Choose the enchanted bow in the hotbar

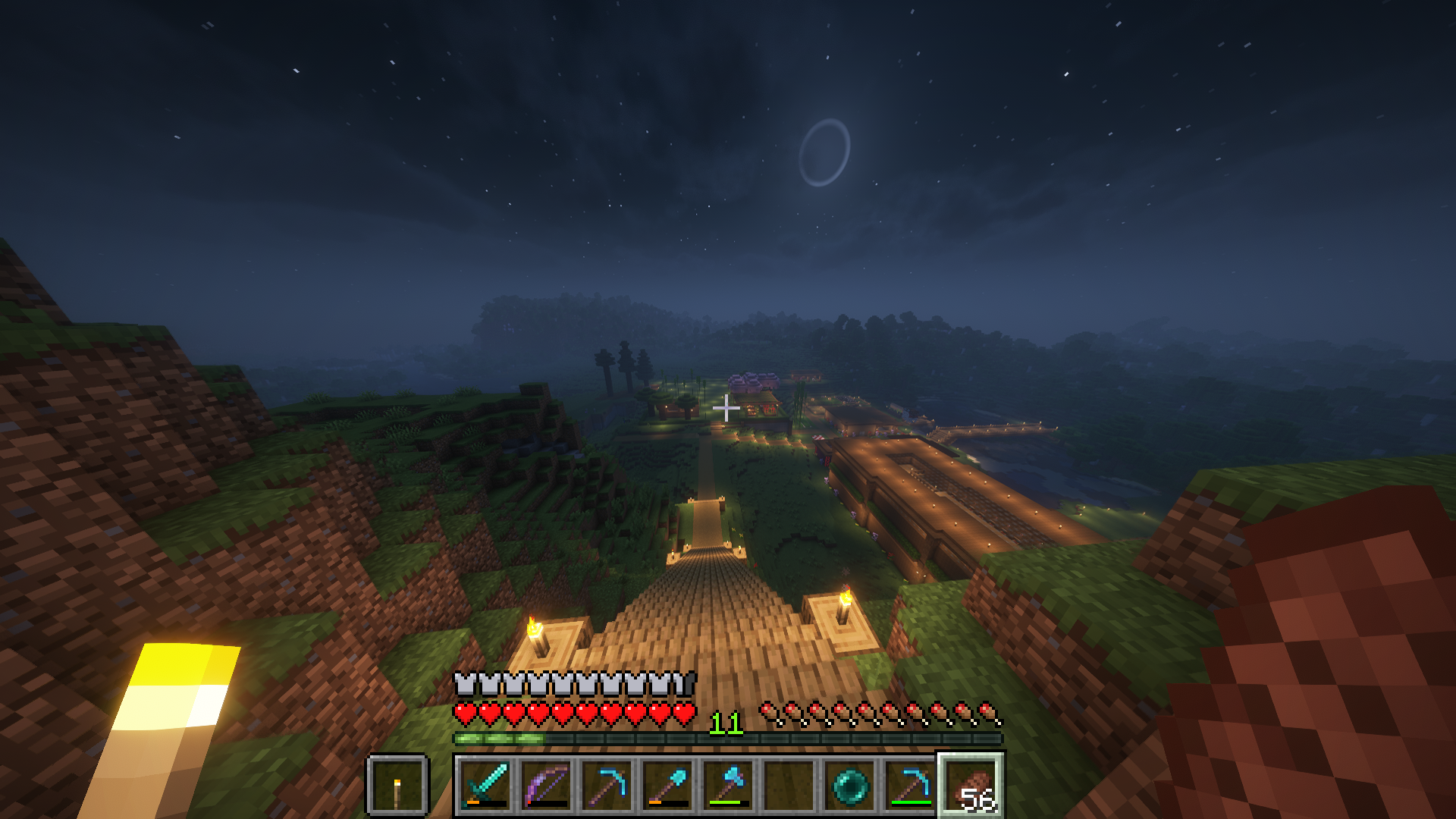click(x=546, y=786)
